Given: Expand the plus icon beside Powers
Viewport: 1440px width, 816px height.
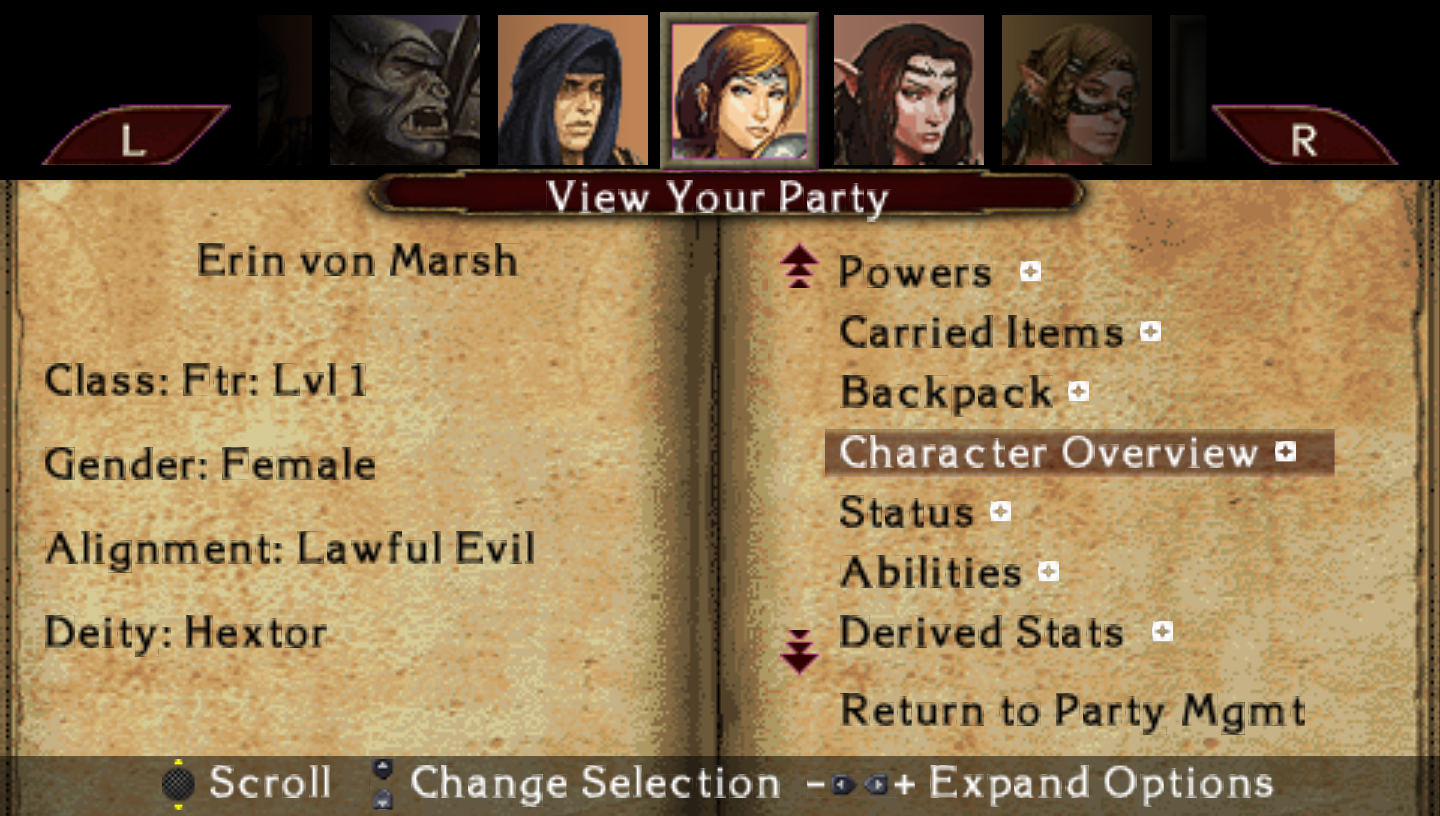Looking at the screenshot, I should [1030, 271].
